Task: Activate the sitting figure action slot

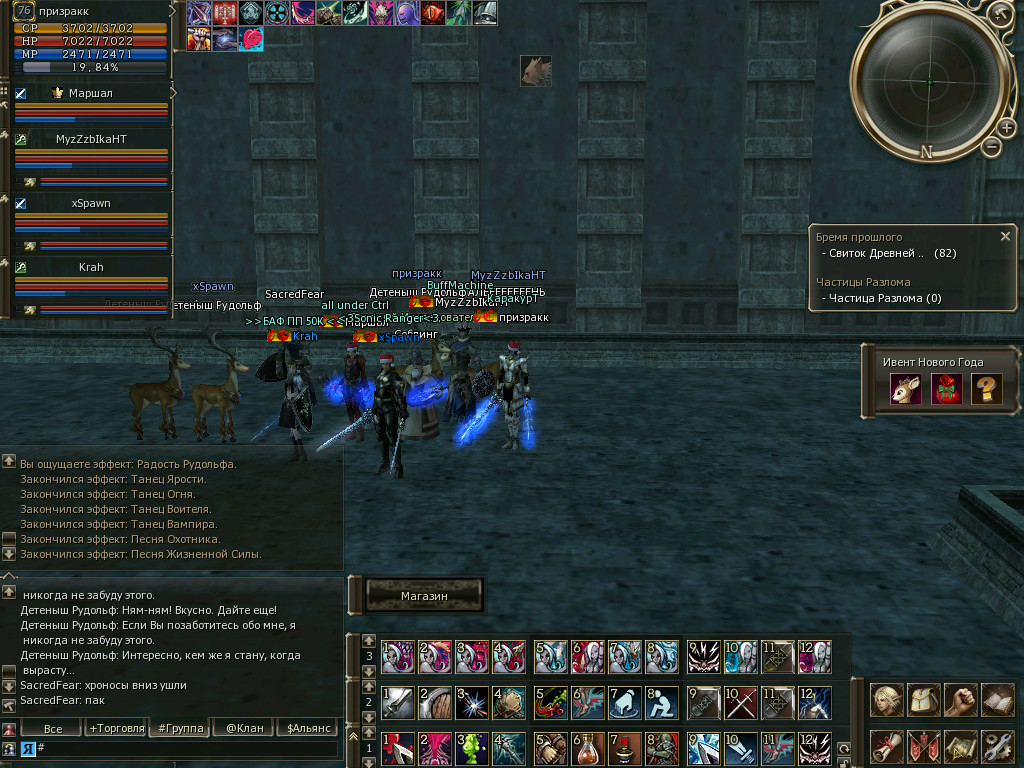Action: pyautogui.click(x=662, y=702)
